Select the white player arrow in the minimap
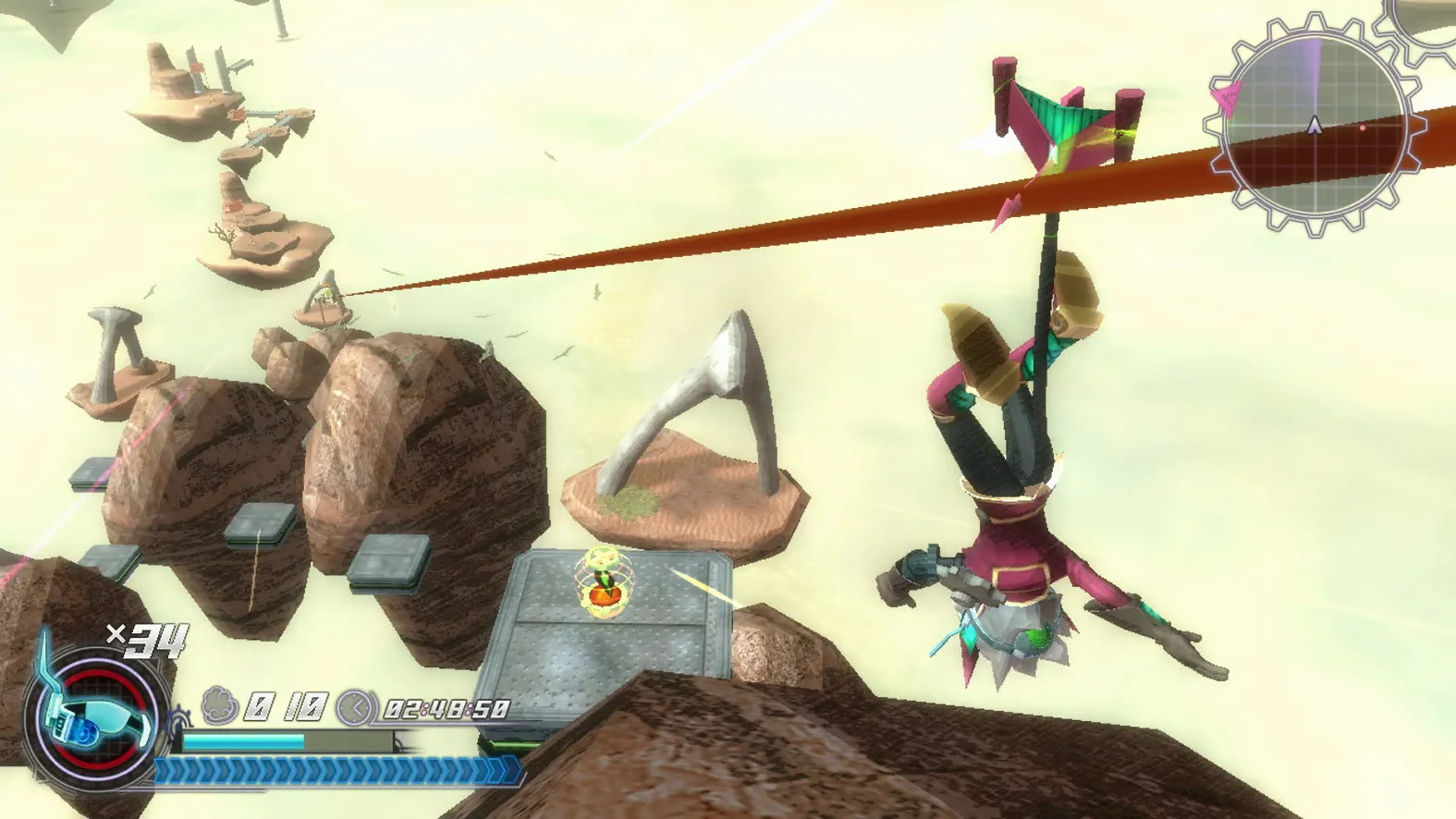Viewport: 1456px width, 819px height. [1315, 125]
